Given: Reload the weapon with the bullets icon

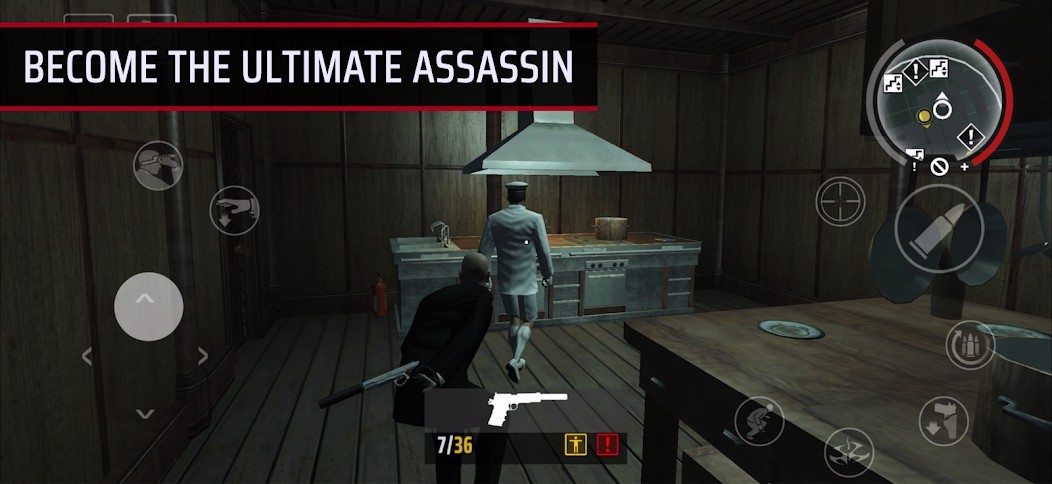Looking at the screenshot, I should (x=969, y=344).
